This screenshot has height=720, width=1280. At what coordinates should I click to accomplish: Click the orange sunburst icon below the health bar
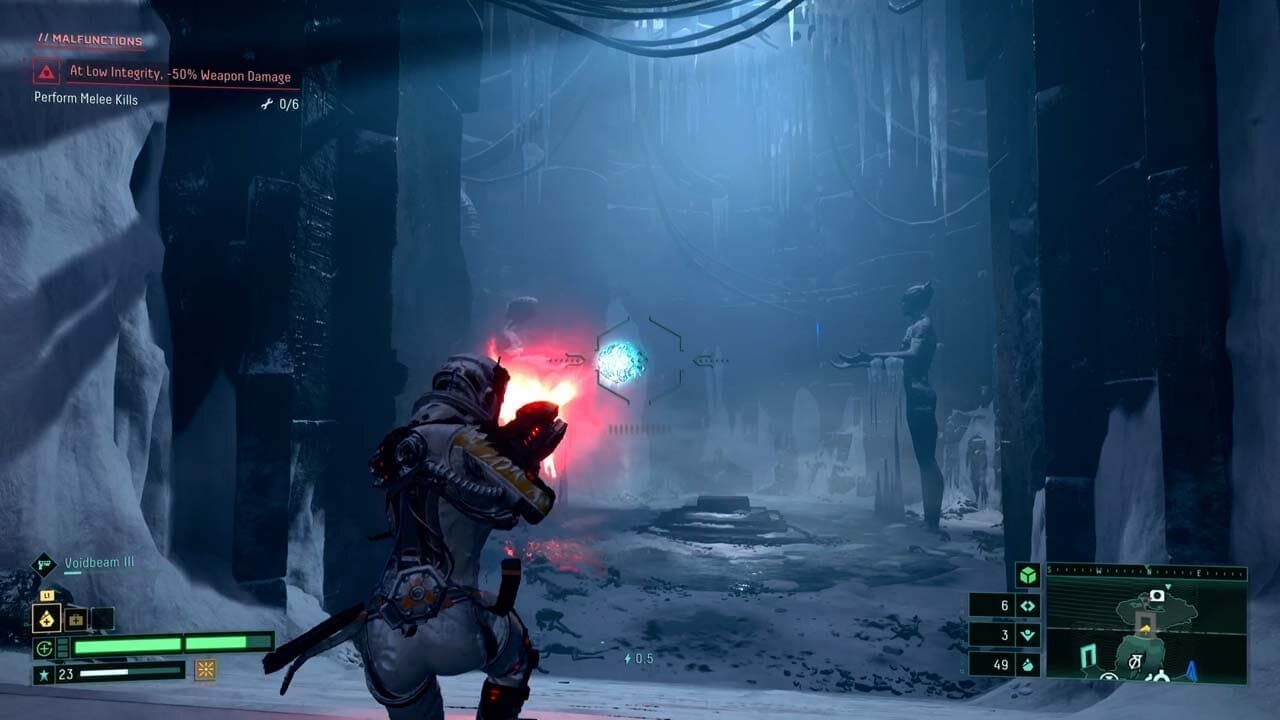coord(205,671)
